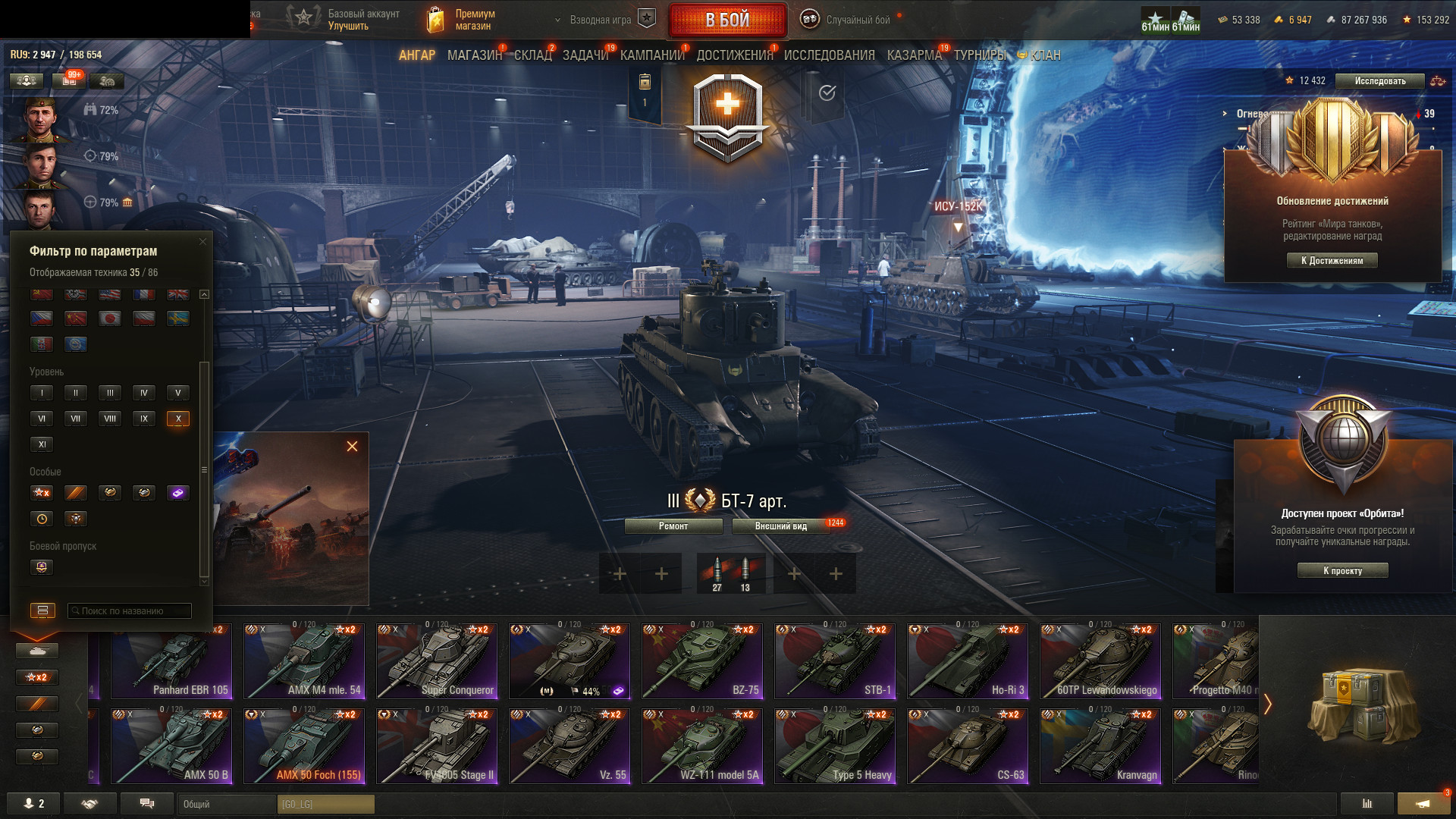Screen dimensions: 1456x819
Task: Click the Исследовать button
Action: (x=1379, y=81)
